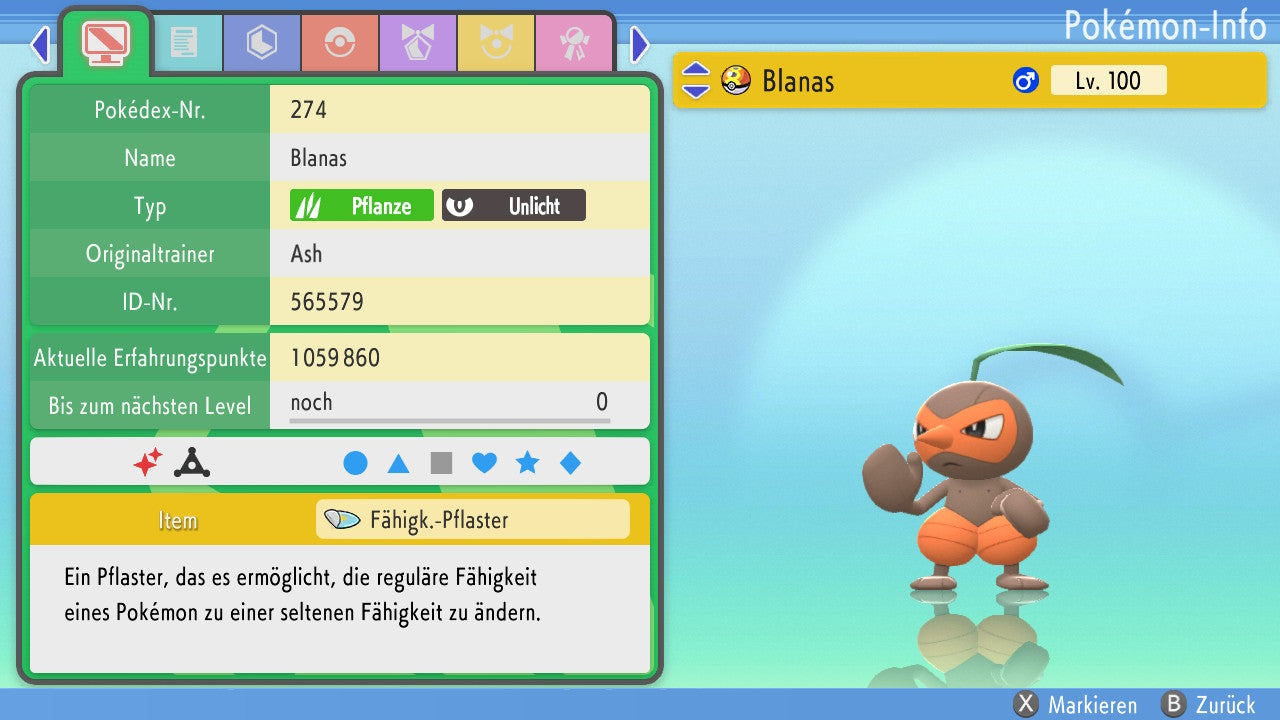Screen dimensions: 1280x720
Task: Toggle the diamond marking
Action: pos(570,463)
